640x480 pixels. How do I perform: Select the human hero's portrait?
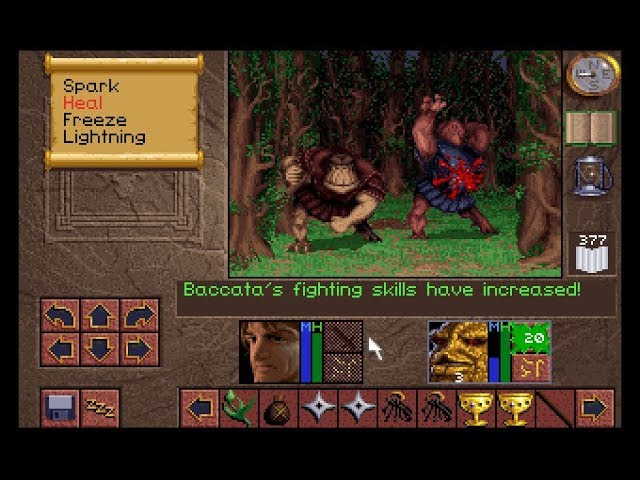point(269,352)
